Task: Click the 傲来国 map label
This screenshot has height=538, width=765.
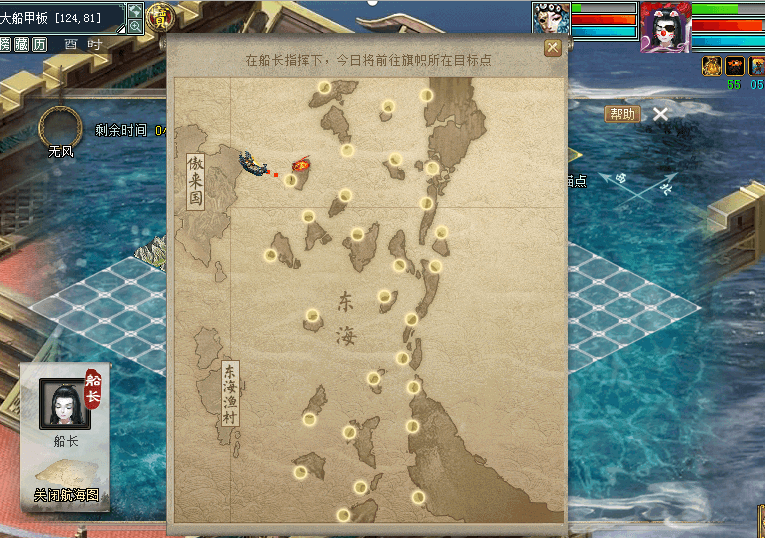Action: (x=195, y=181)
